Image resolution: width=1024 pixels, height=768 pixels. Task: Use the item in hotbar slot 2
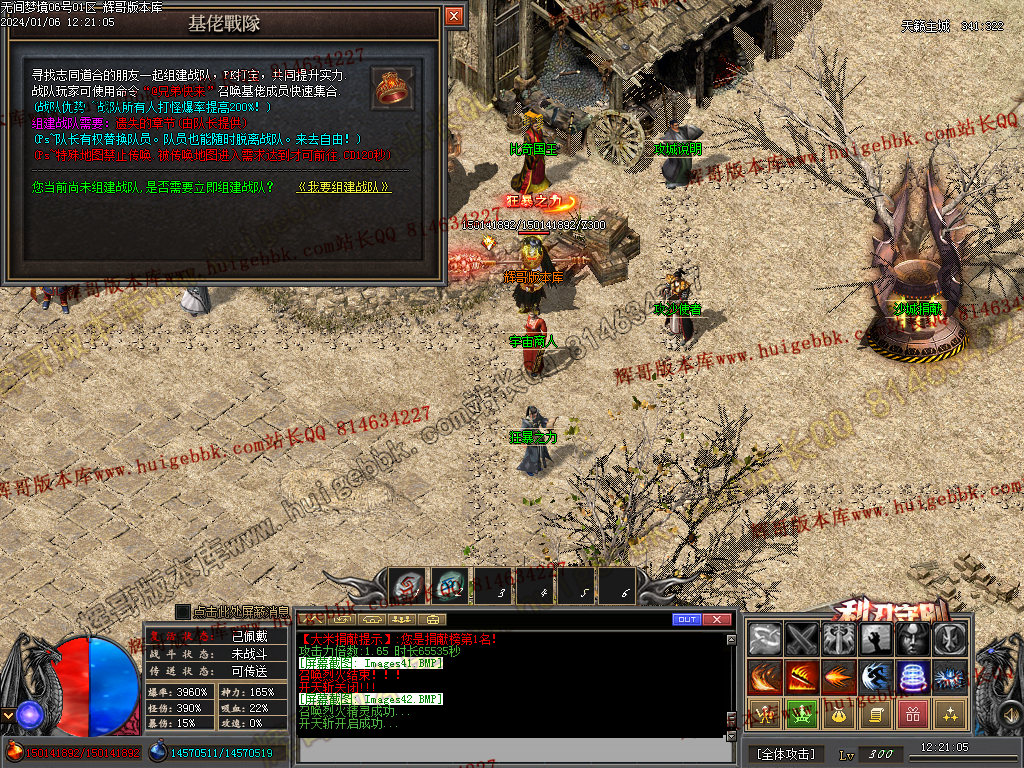pyautogui.click(x=449, y=586)
